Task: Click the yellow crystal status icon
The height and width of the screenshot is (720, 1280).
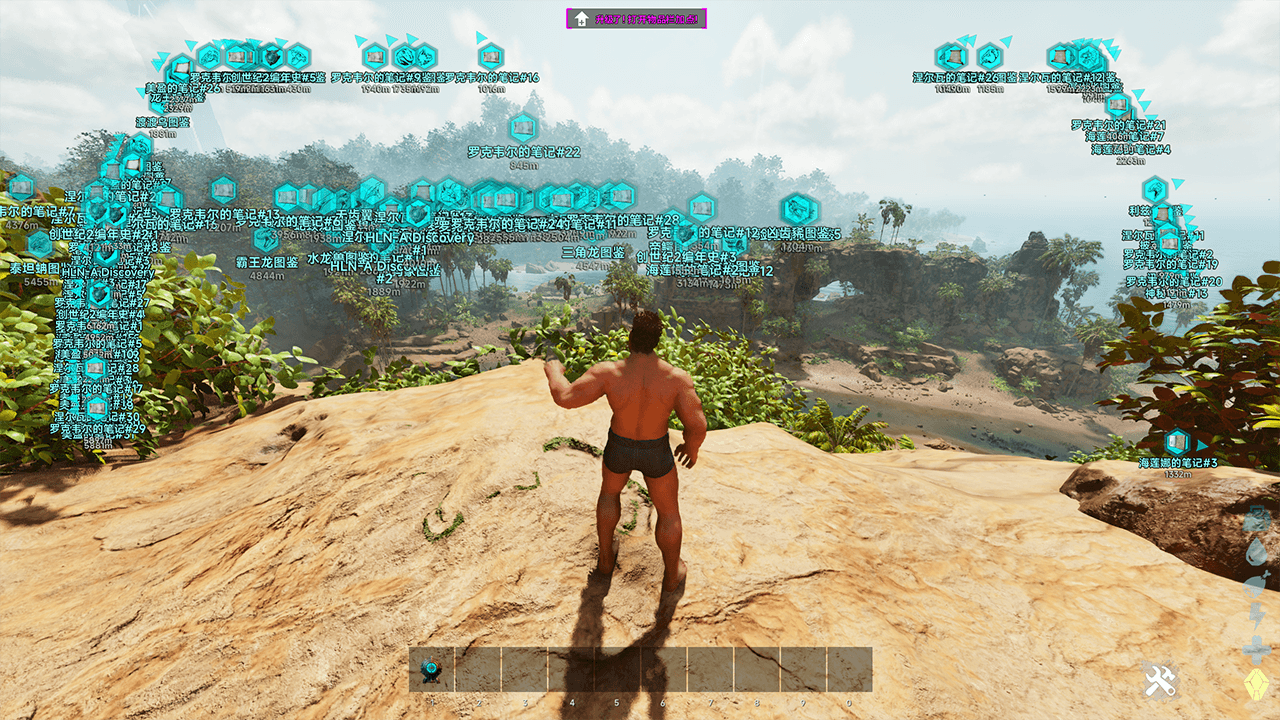Action: click(x=1255, y=686)
